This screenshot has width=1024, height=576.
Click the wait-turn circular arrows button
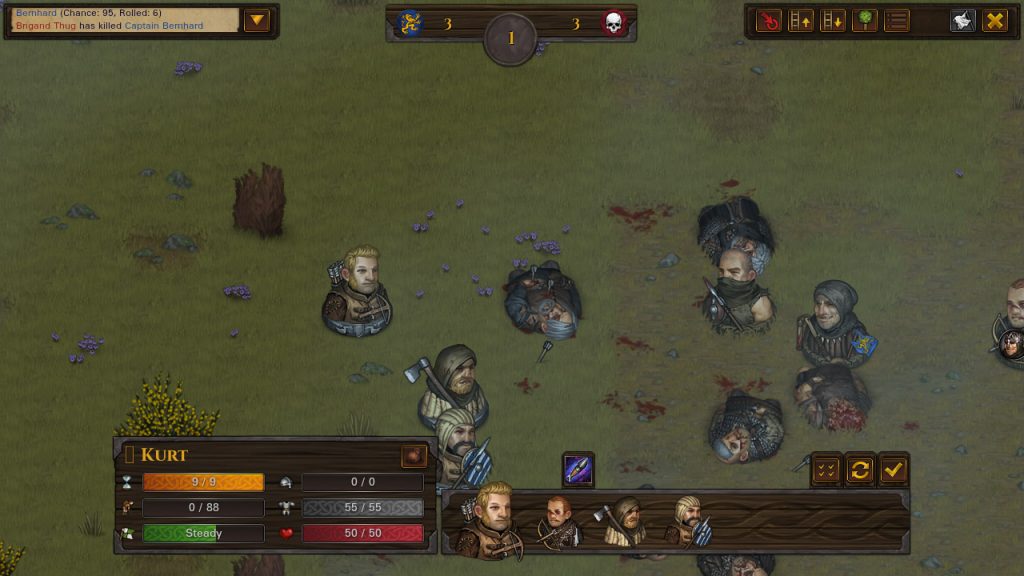click(x=860, y=469)
